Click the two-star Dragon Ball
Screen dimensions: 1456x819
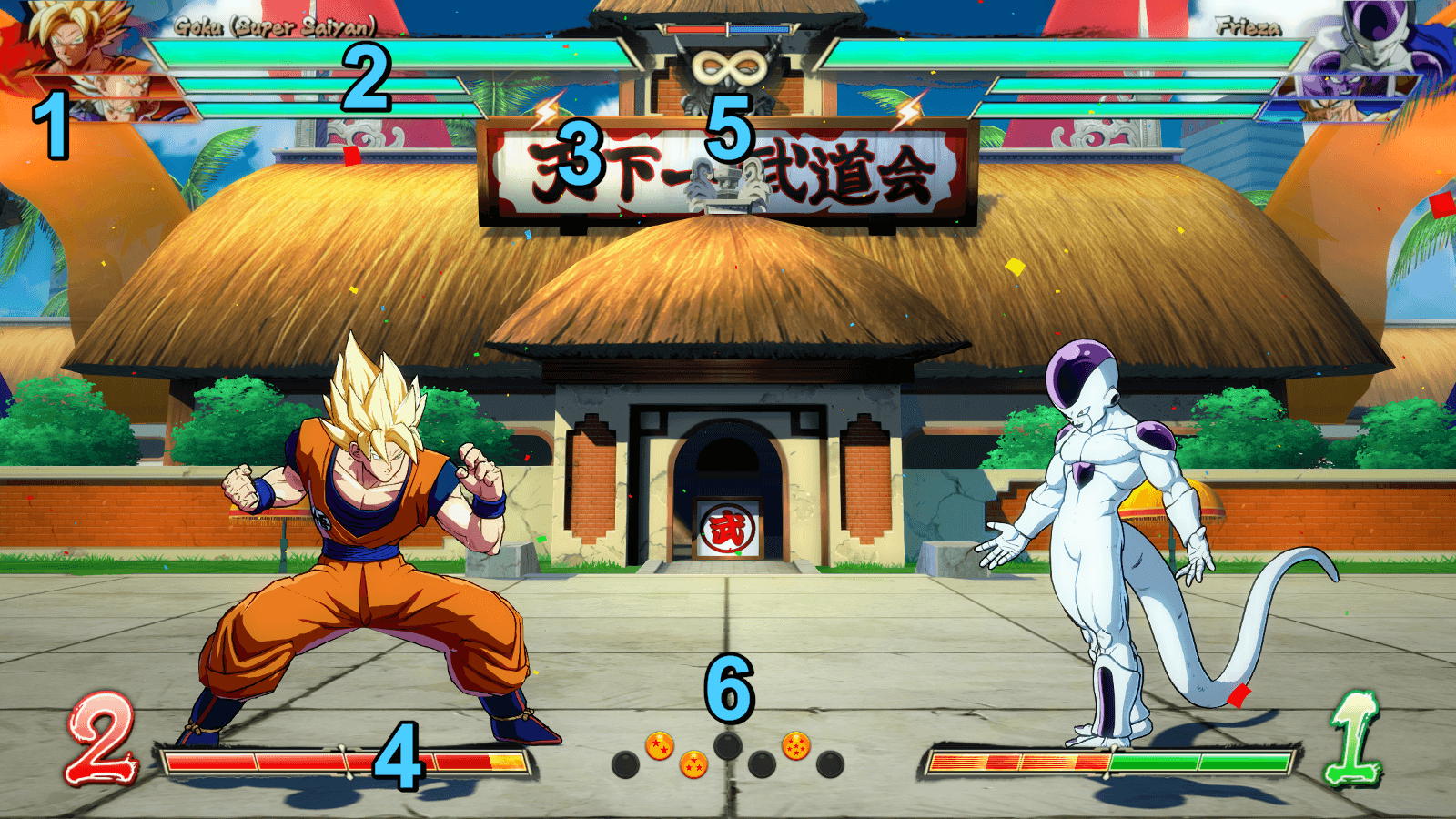coord(660,747)
